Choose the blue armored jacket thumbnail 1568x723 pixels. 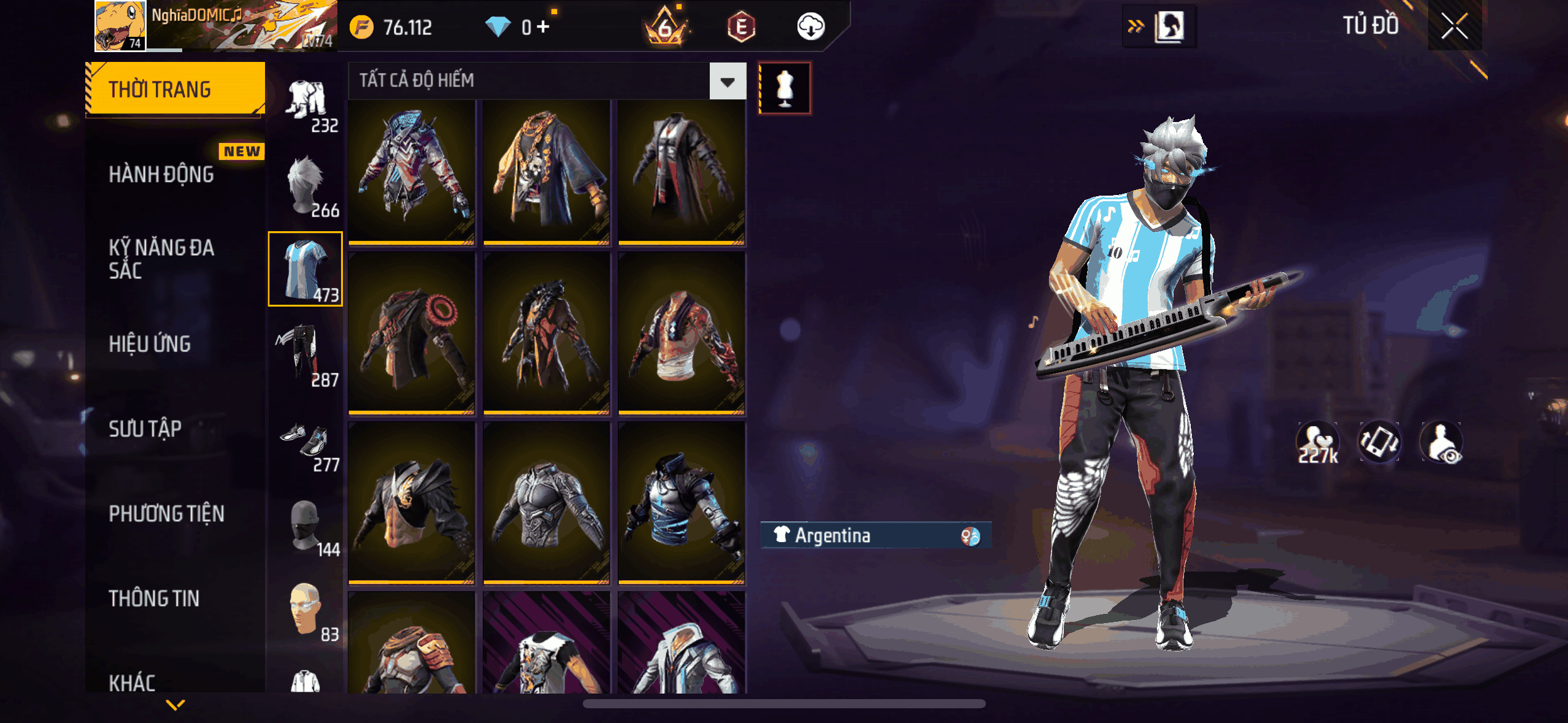(682, 502)
